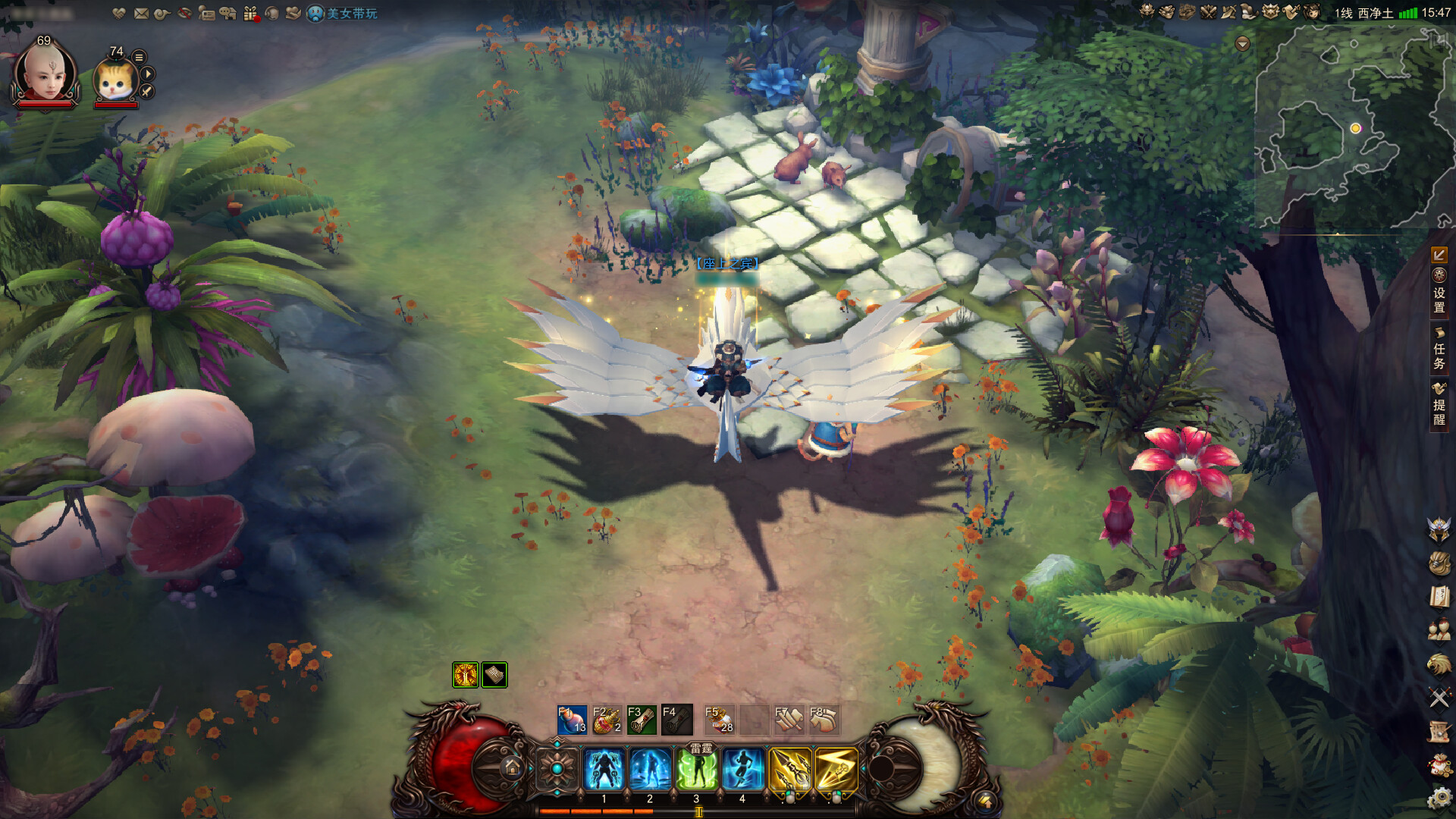Trigger the golden triple-dart attack
Viewport: 1456px width, 819px height.
click(x=789, y=769)
